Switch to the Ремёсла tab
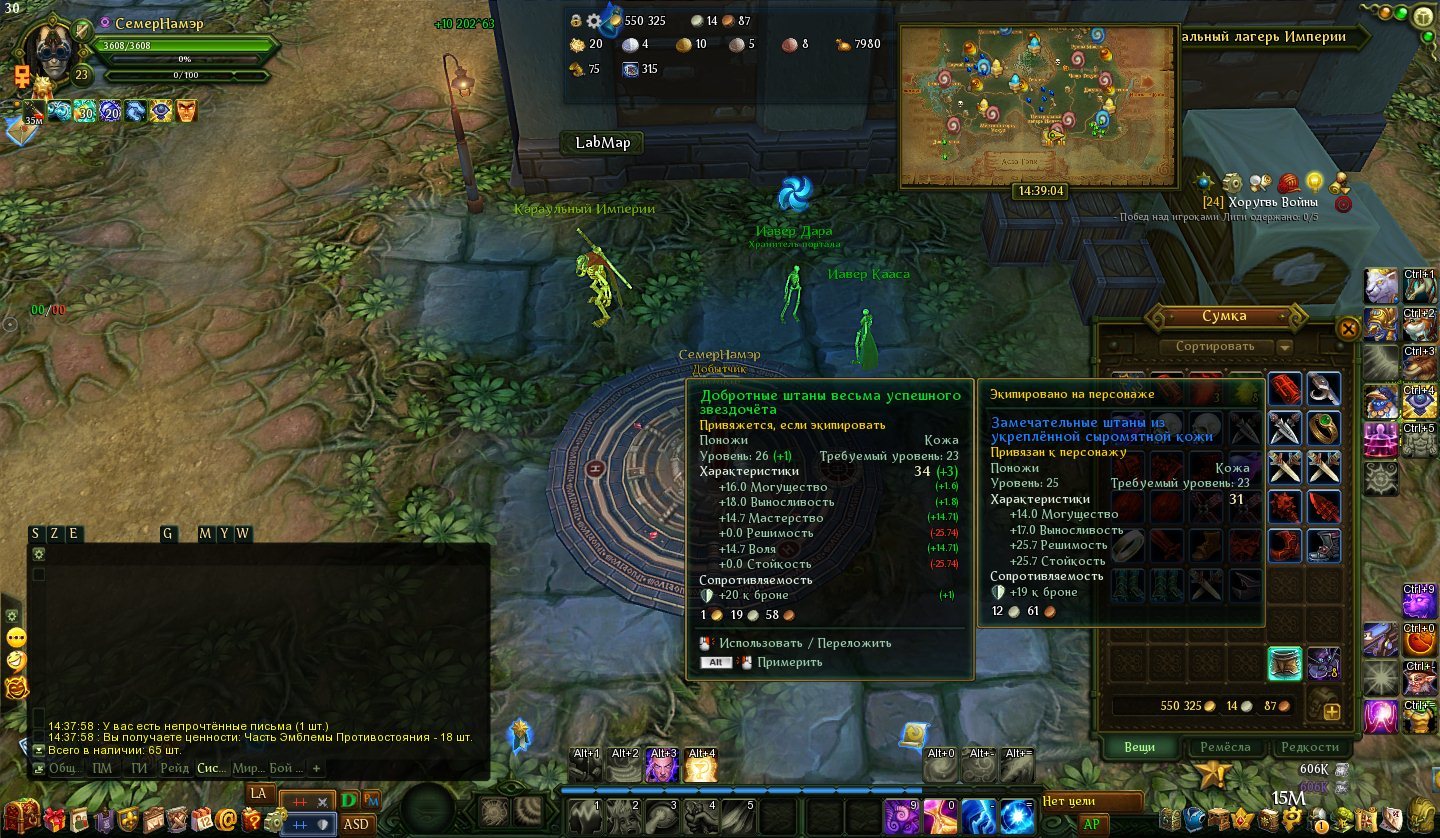Screen dimensions: 1440x838 pos(1225,747)
